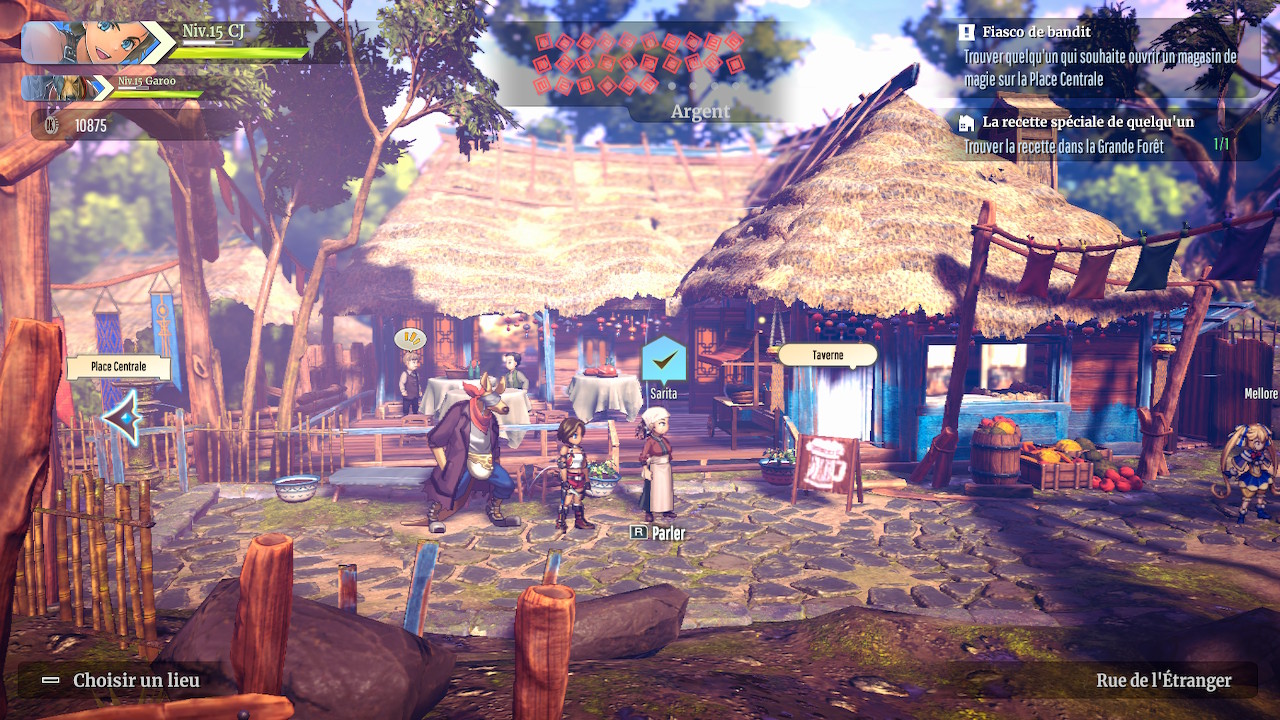Enter the Taverne via its label

pyautogui.click(x=827, y=355)
